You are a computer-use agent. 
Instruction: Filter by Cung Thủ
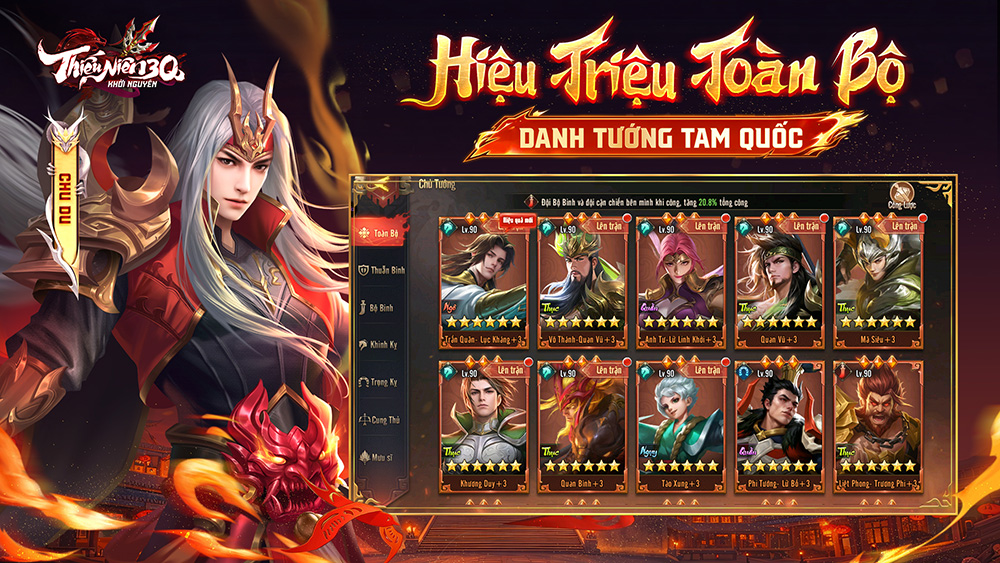point(379,419)
